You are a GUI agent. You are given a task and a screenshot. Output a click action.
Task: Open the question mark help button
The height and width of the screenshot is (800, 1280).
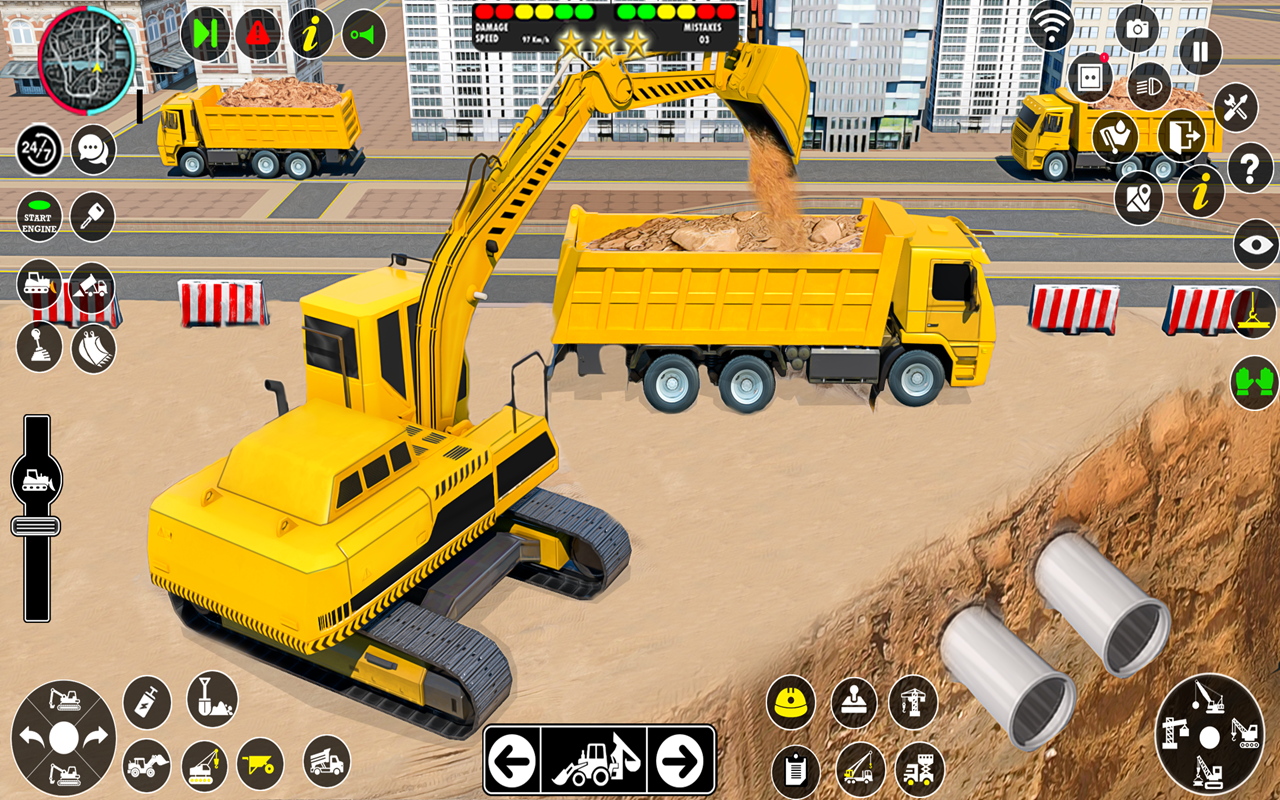(1250, 167)
